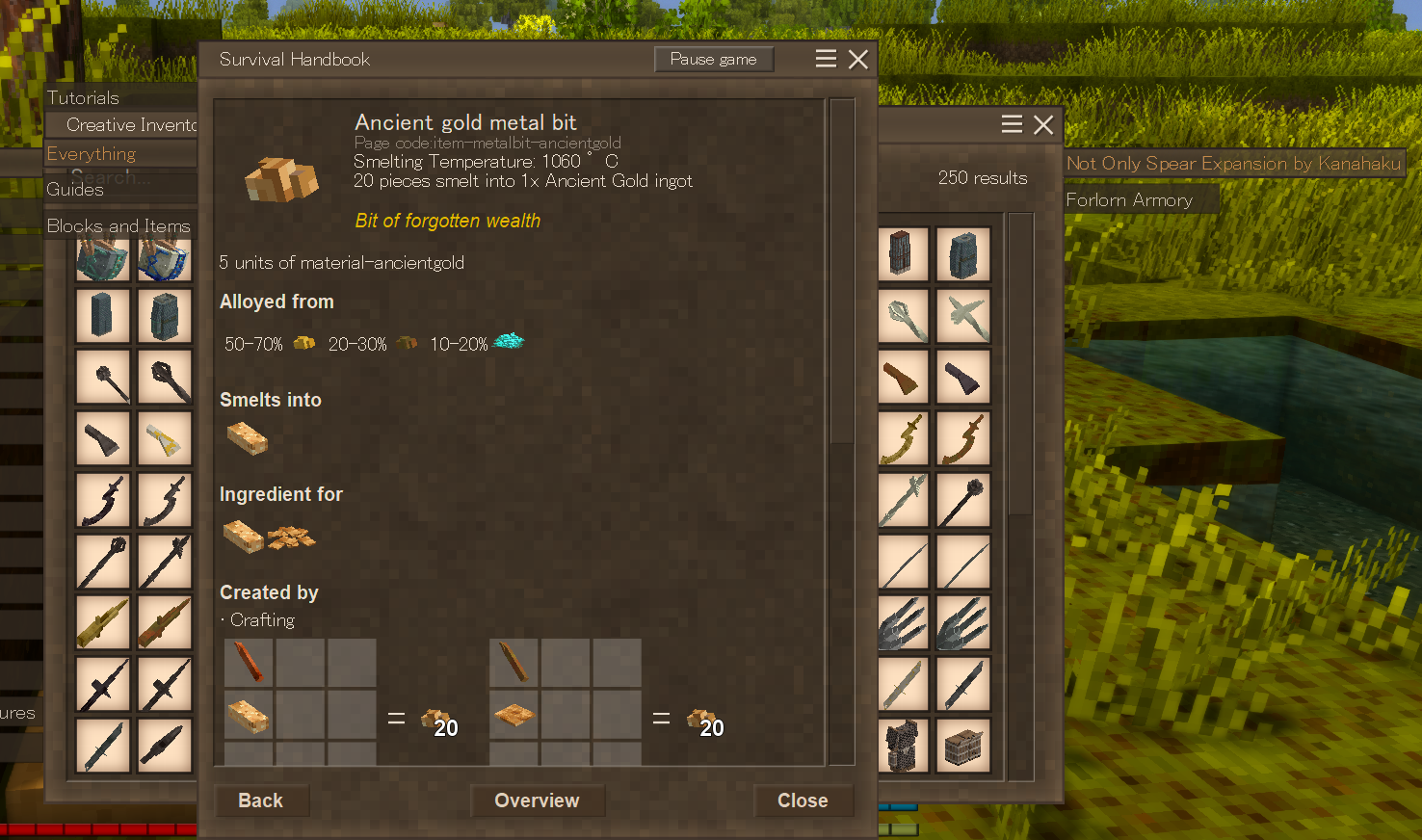
Task: Open the Forlorn Armory tab
Action: point(1129,200)
